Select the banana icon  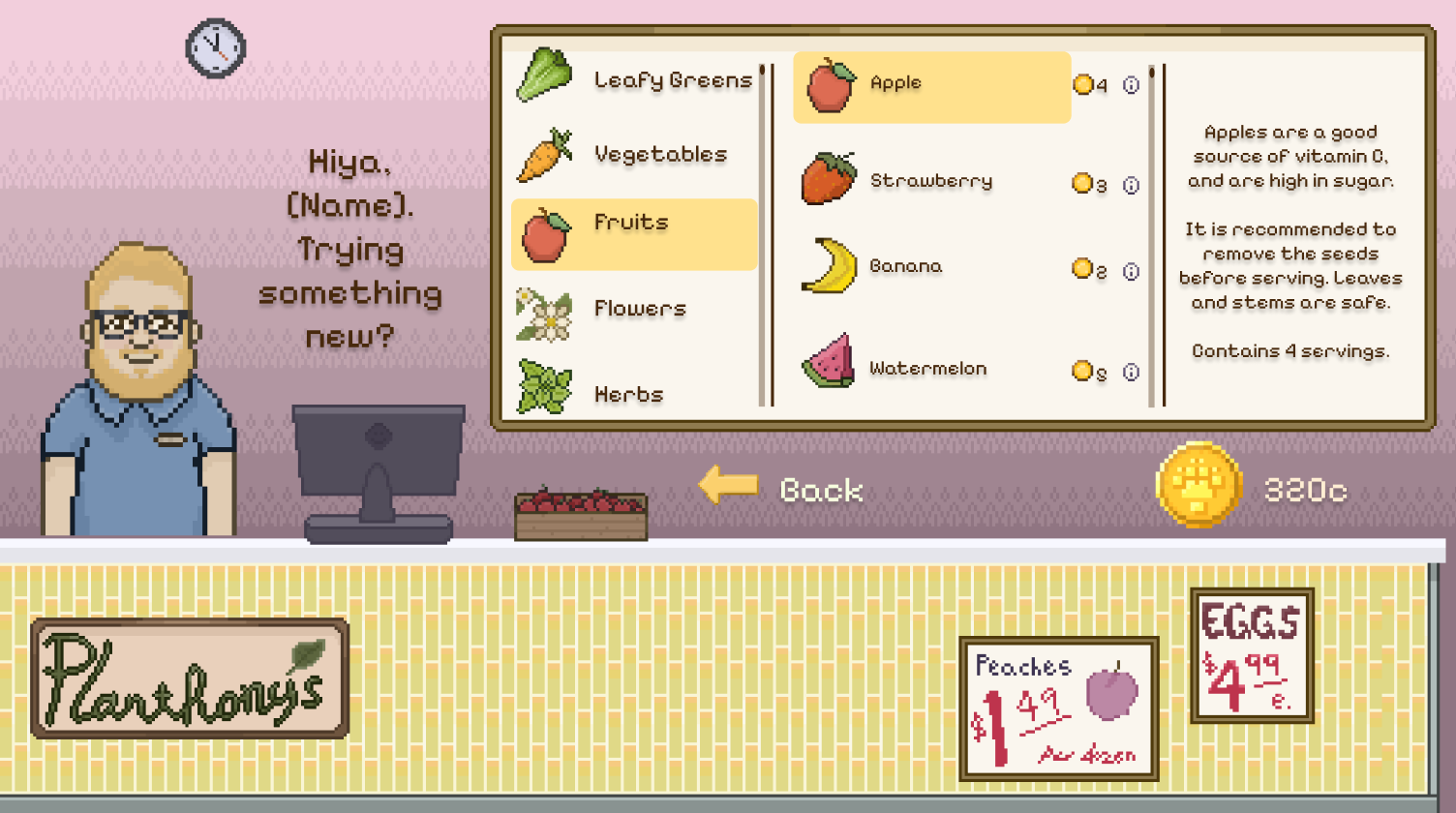coord(828,265)
